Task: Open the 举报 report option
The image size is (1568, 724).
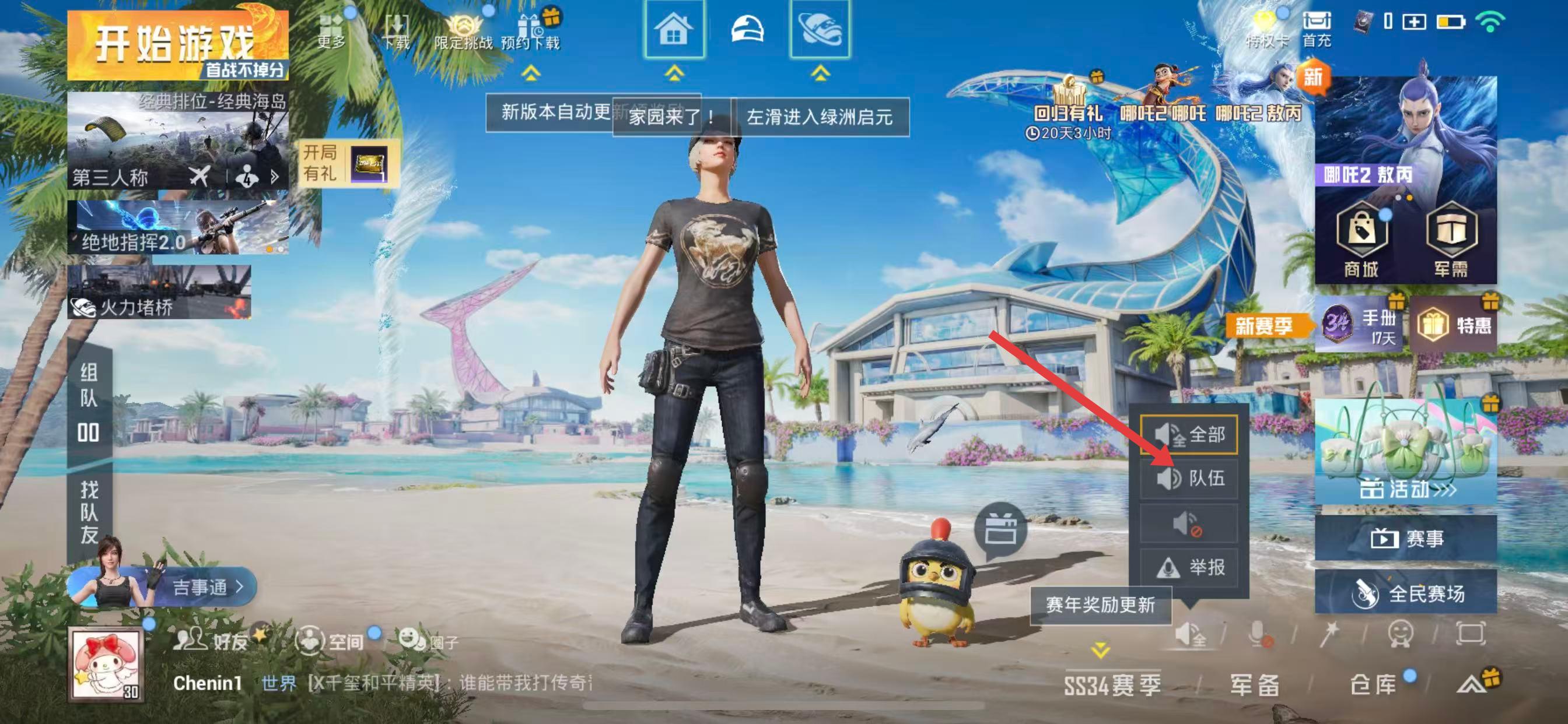Action: (x=1189, y=567)
